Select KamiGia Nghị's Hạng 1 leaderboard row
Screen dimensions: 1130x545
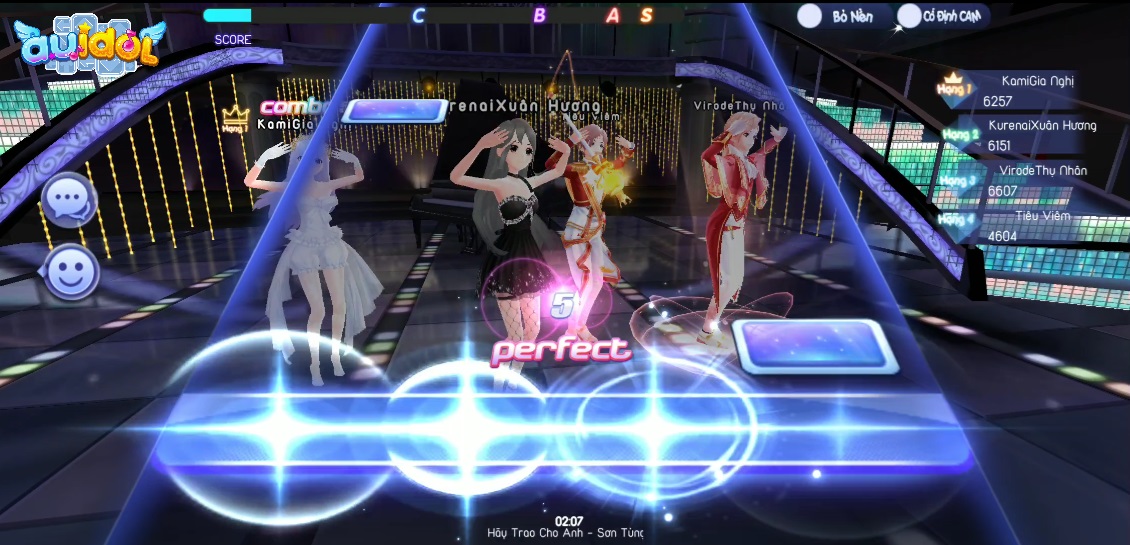click(1010, 91)
